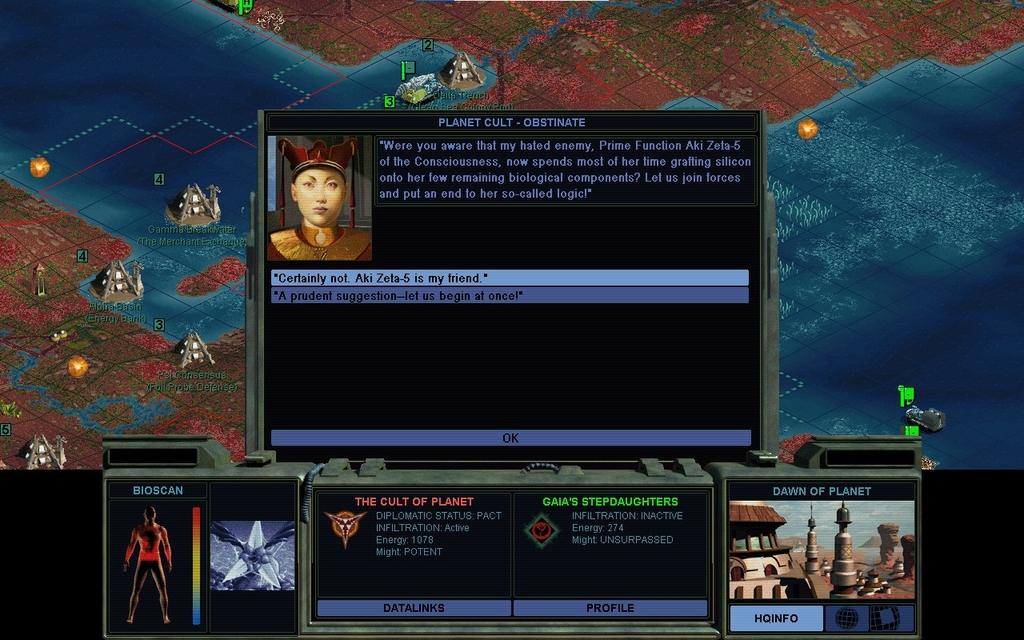
Task: Select "A prudent suggestion—let us begin at once!"
Action: pos(509,296)
